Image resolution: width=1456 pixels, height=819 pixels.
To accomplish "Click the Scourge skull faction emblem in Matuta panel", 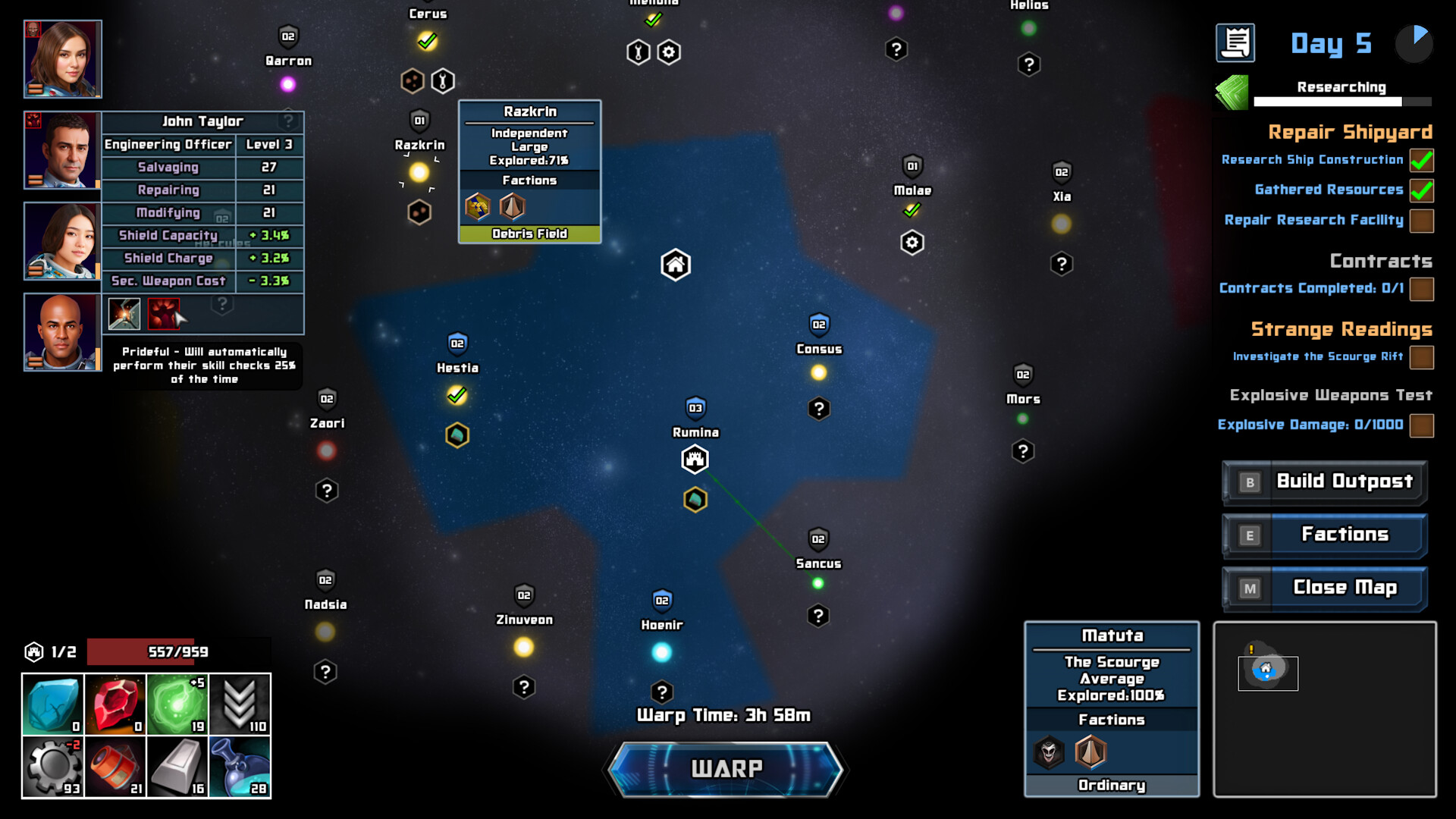I will pos(1048,752).
